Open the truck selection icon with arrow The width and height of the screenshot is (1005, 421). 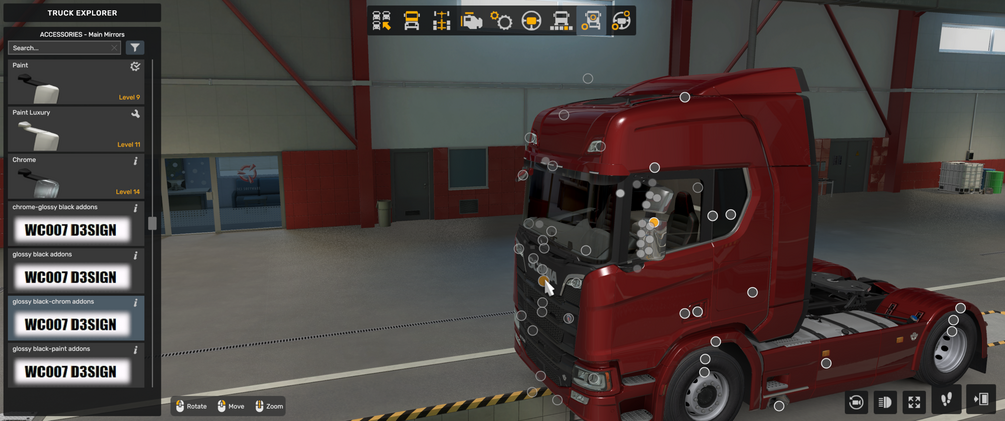(x=382, y=21)
